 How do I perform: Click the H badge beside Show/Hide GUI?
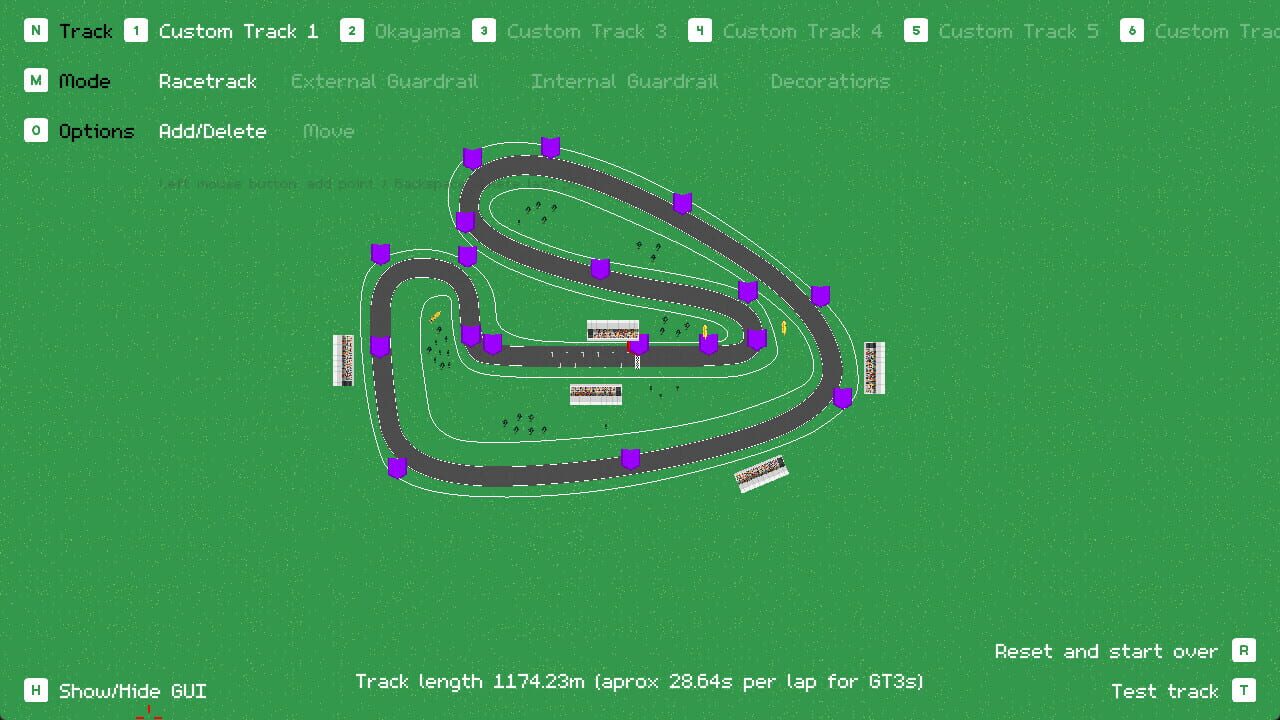click(36, 690)
